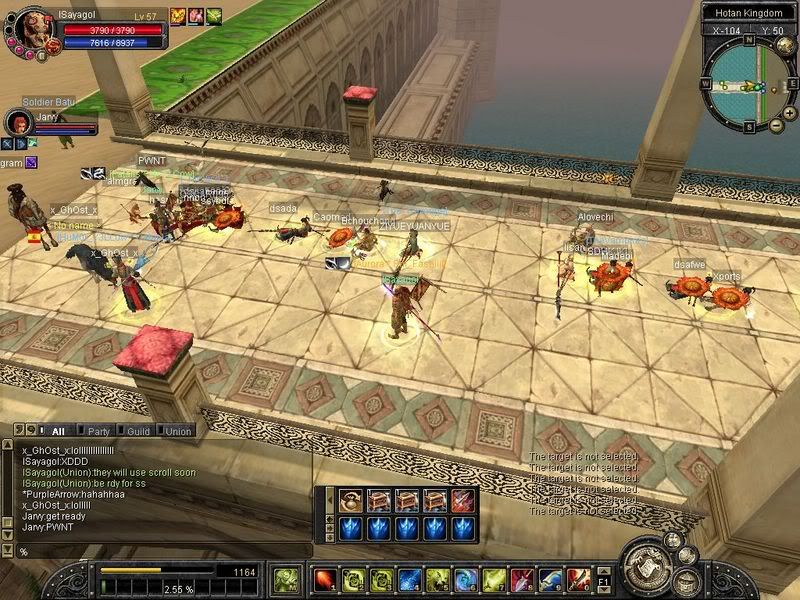Use the red spear skill in slot 8
The width and height of the screenshot is (800, 600).
pos(521,579)
